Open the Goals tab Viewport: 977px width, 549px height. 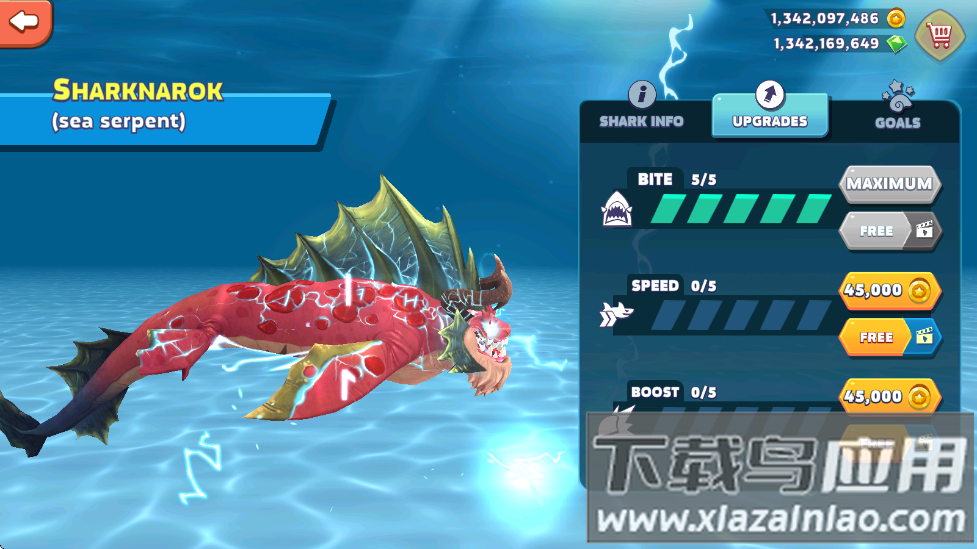[x=897, y=110]
